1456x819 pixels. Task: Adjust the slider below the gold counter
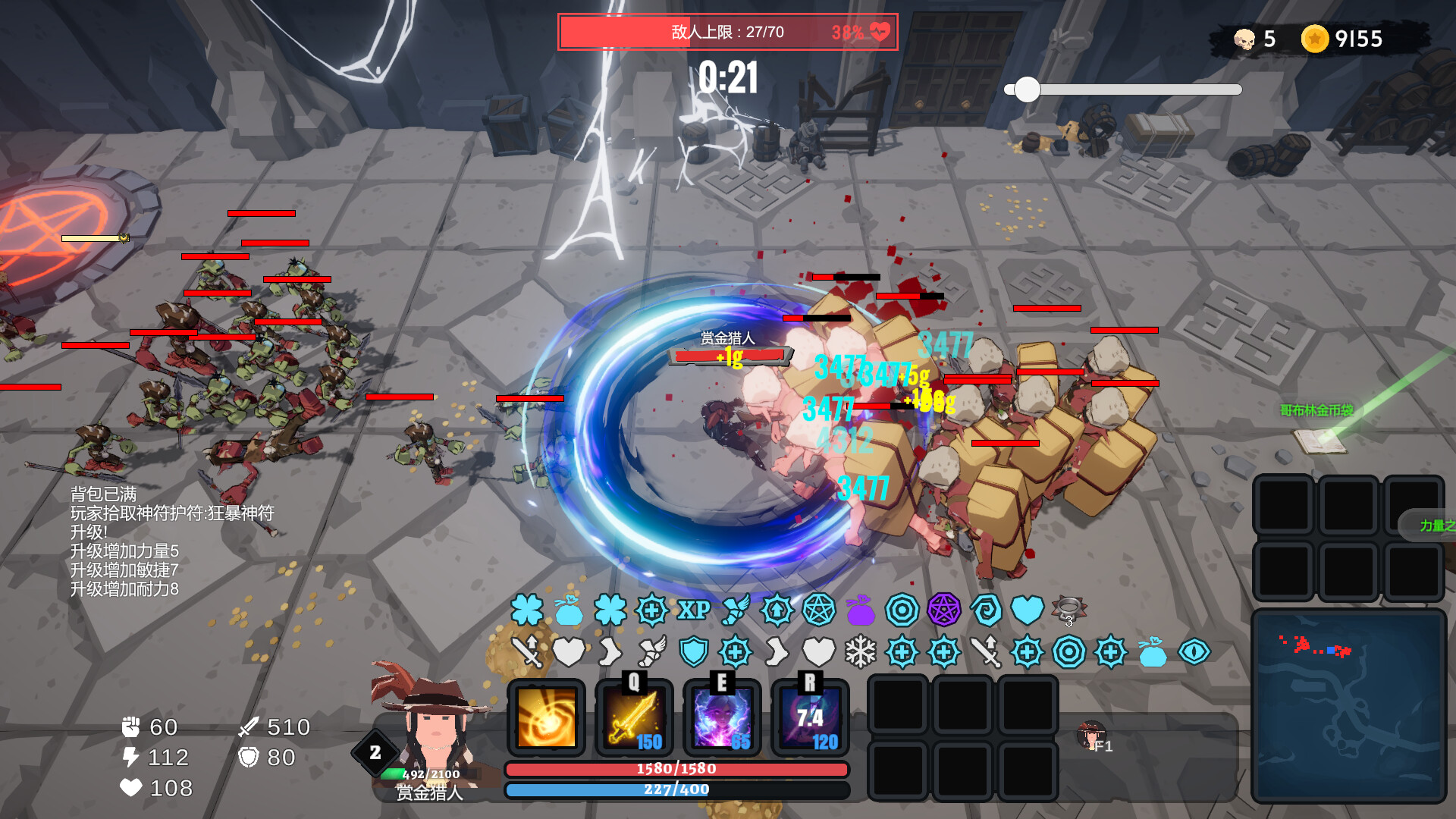pos(1028,89)
